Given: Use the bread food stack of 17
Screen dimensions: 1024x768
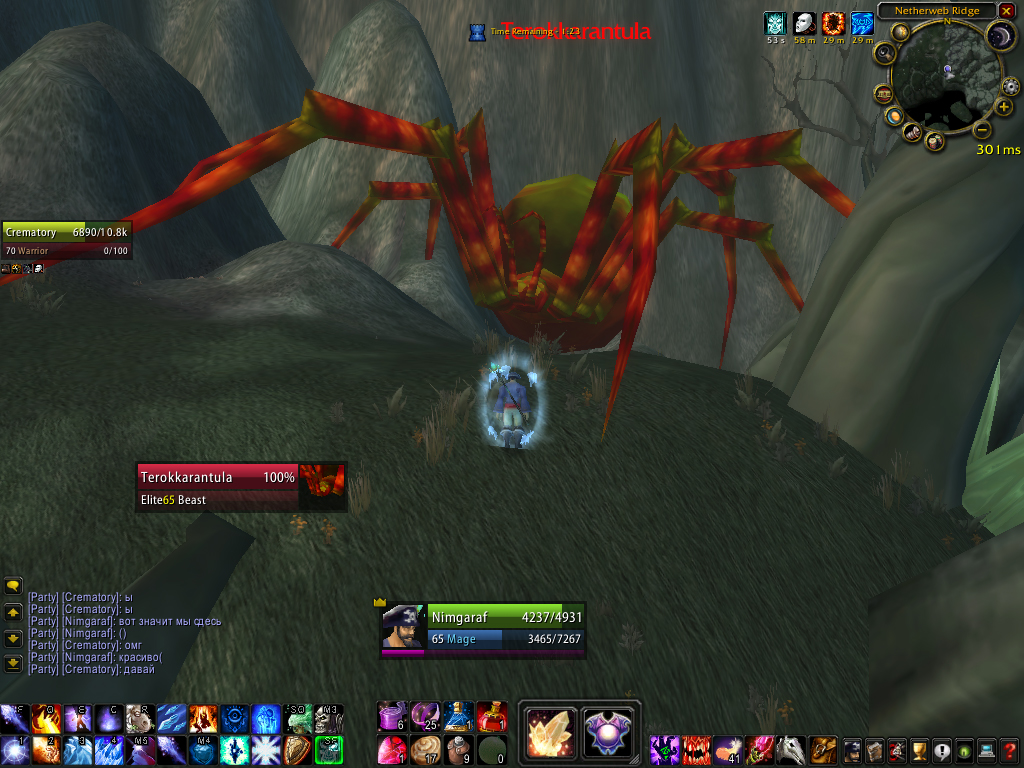Looking at the screenshot, I should pyautogui.click(x=426, y=749).
